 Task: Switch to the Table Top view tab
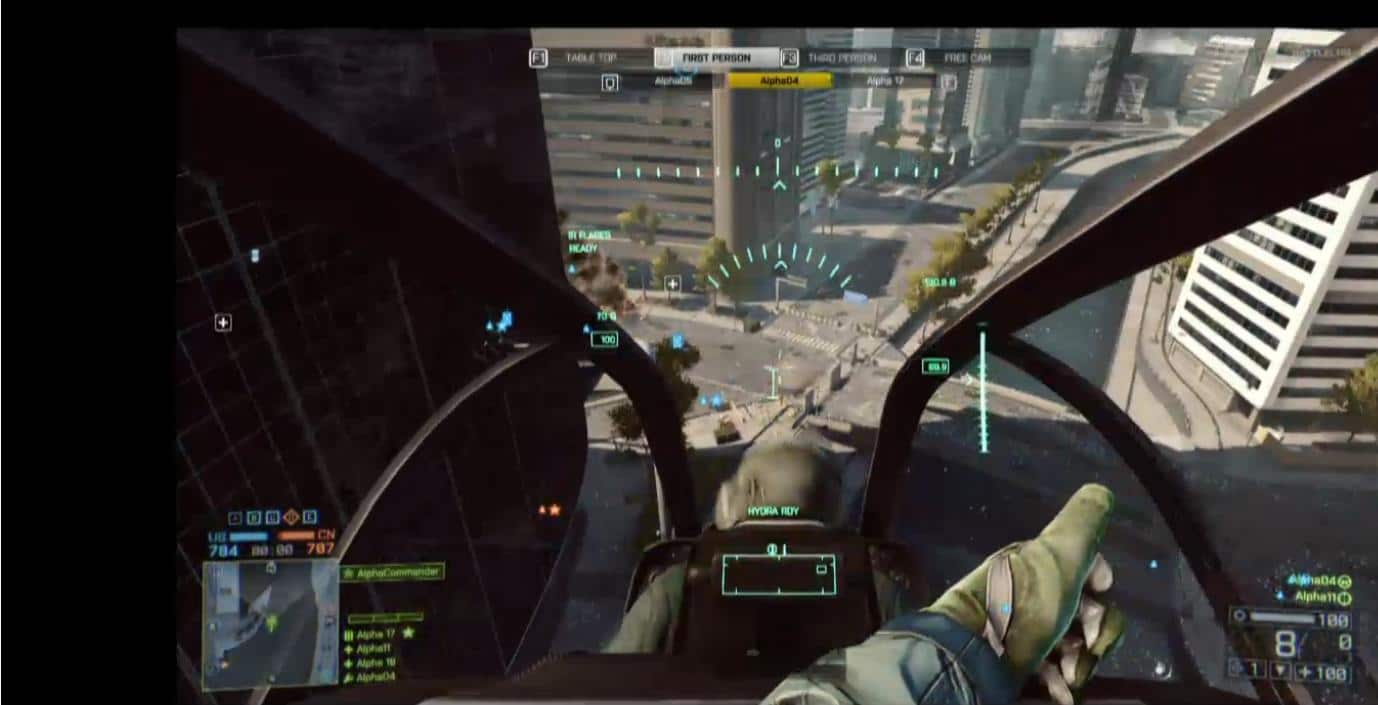click(x=590, y=58)
